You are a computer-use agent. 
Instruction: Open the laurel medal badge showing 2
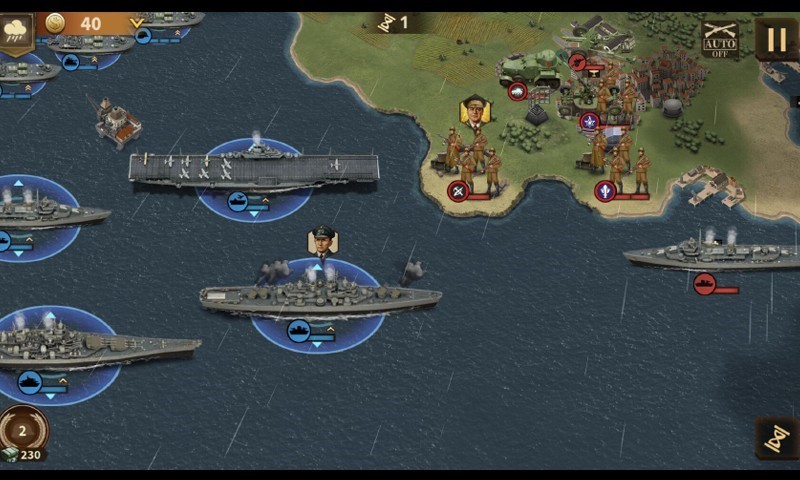click(x=24, y=428)
